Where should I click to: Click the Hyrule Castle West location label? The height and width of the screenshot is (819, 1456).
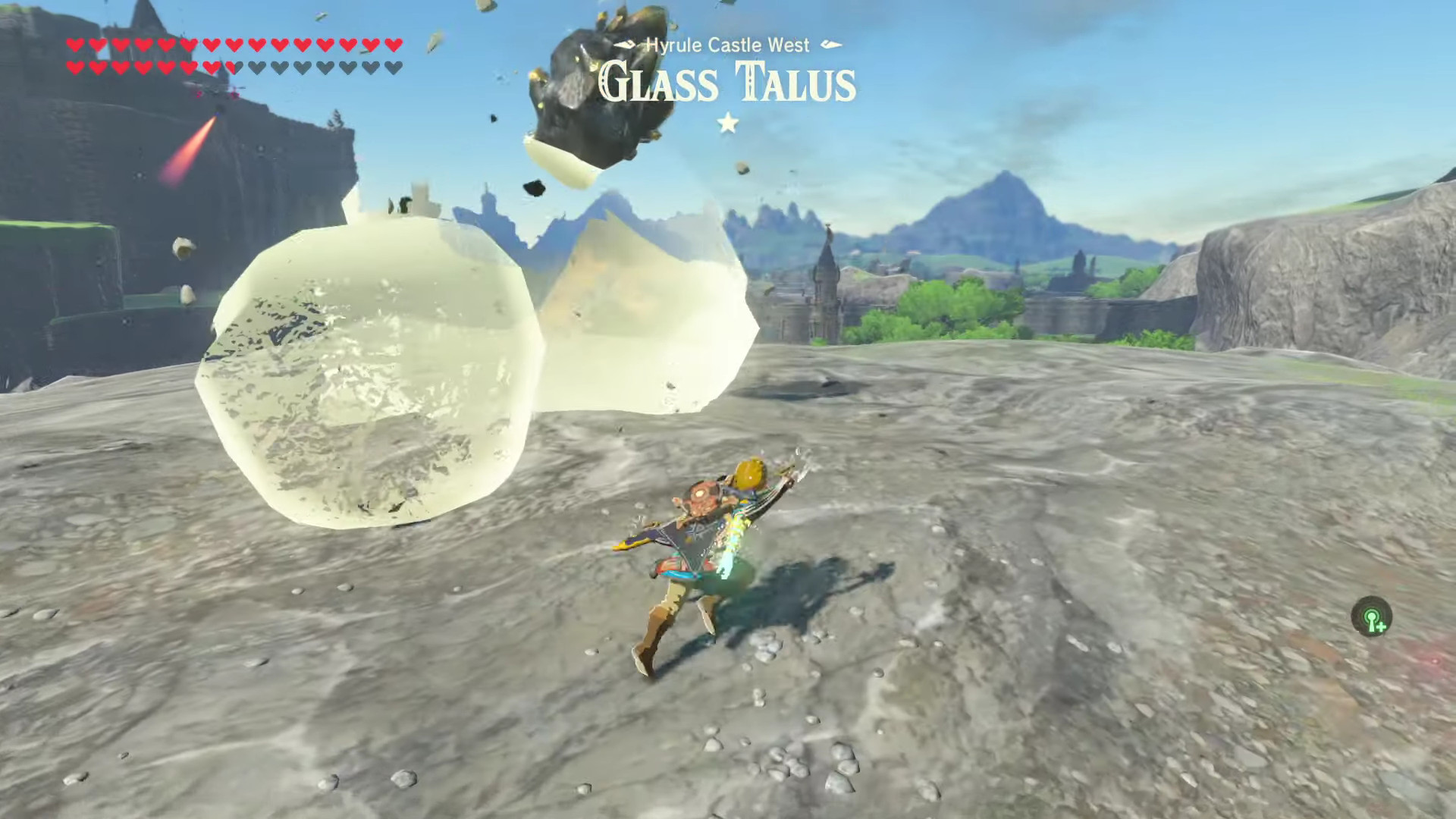(x=730, y=45)
